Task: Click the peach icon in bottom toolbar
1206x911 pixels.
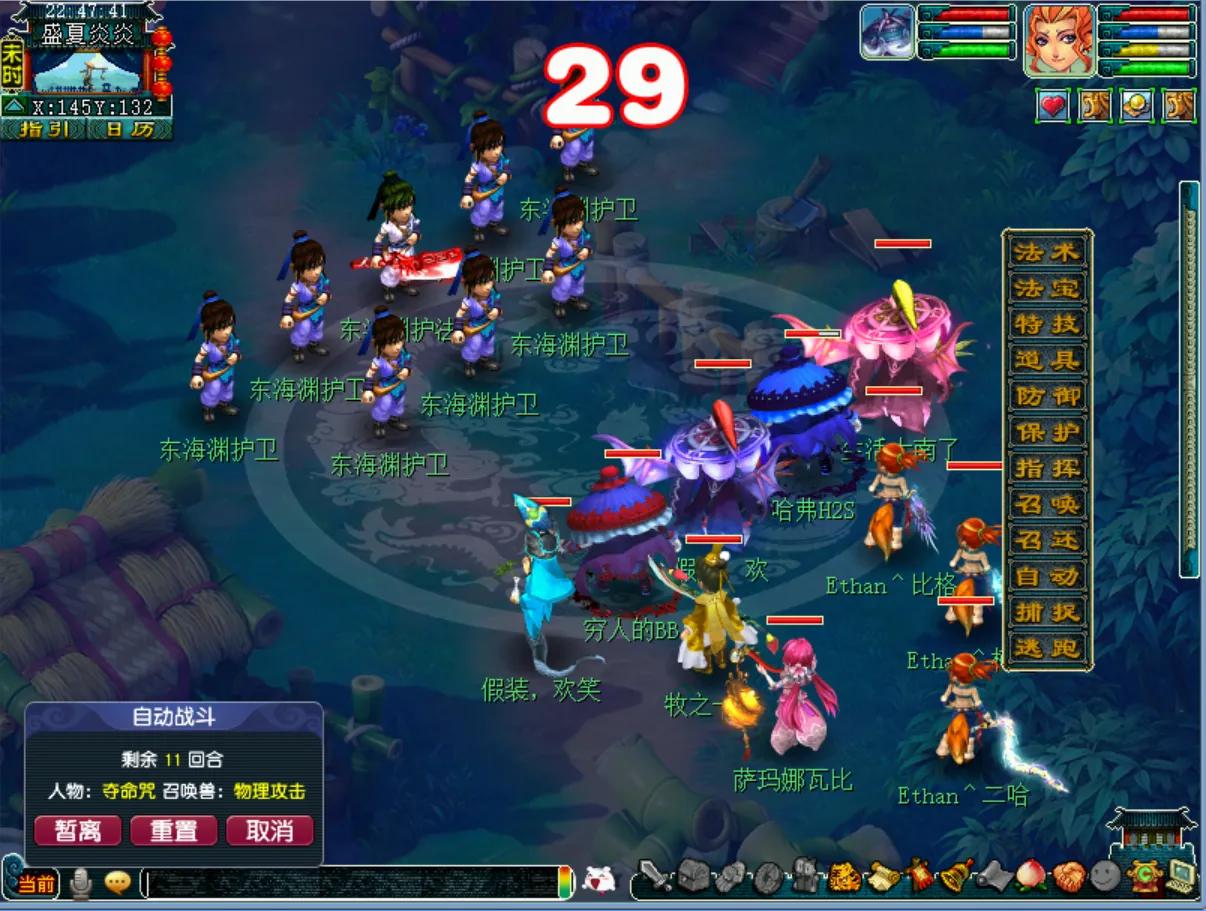Action: pos(1028,877)
